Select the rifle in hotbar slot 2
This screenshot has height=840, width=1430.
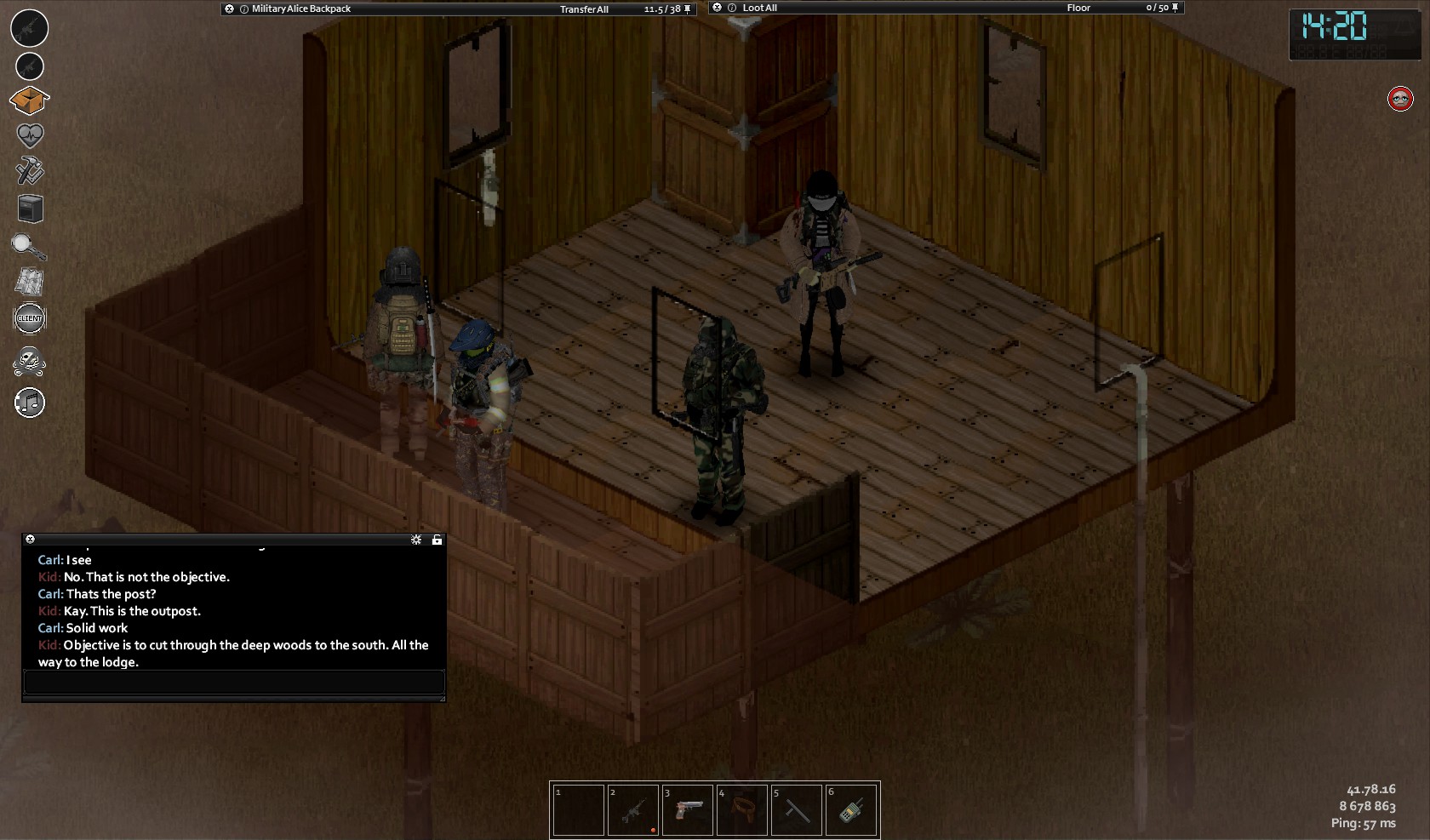633,810
